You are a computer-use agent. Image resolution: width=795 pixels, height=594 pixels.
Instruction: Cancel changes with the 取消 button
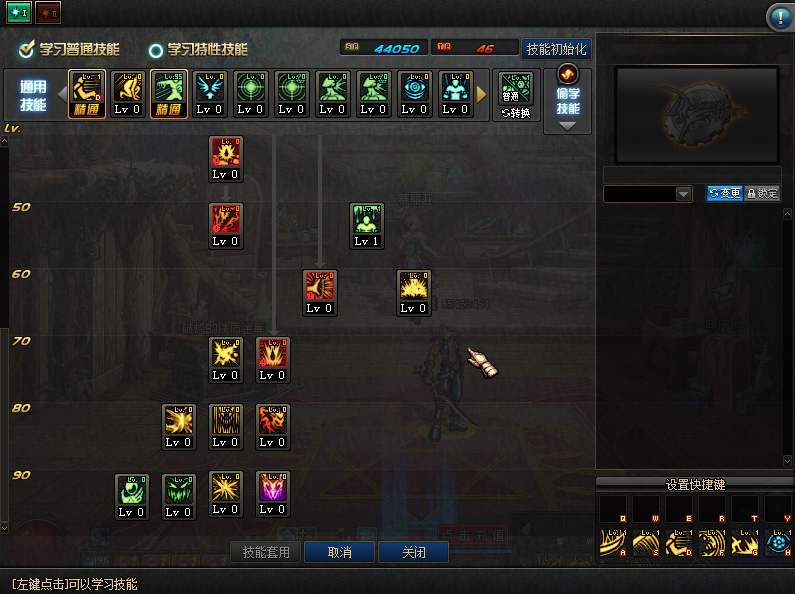(338, 552)
